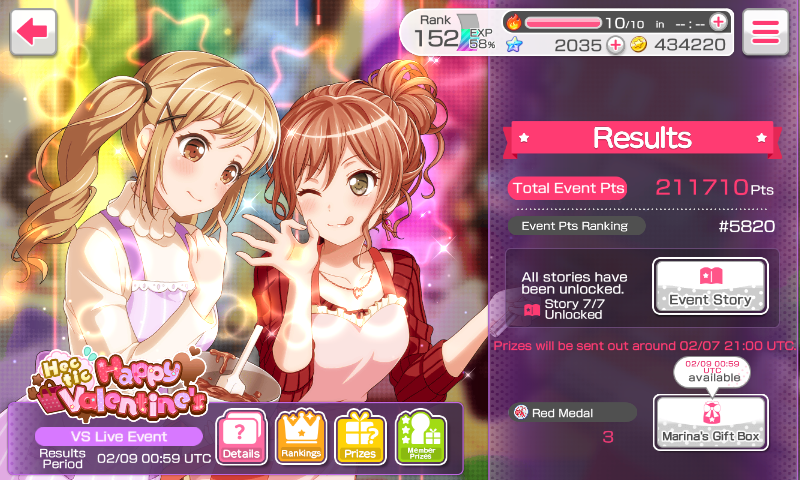Image resolution: width=800 pixels, height=480 pixels.
Task: Add stars with the plus button
Action: click(615, 44)
